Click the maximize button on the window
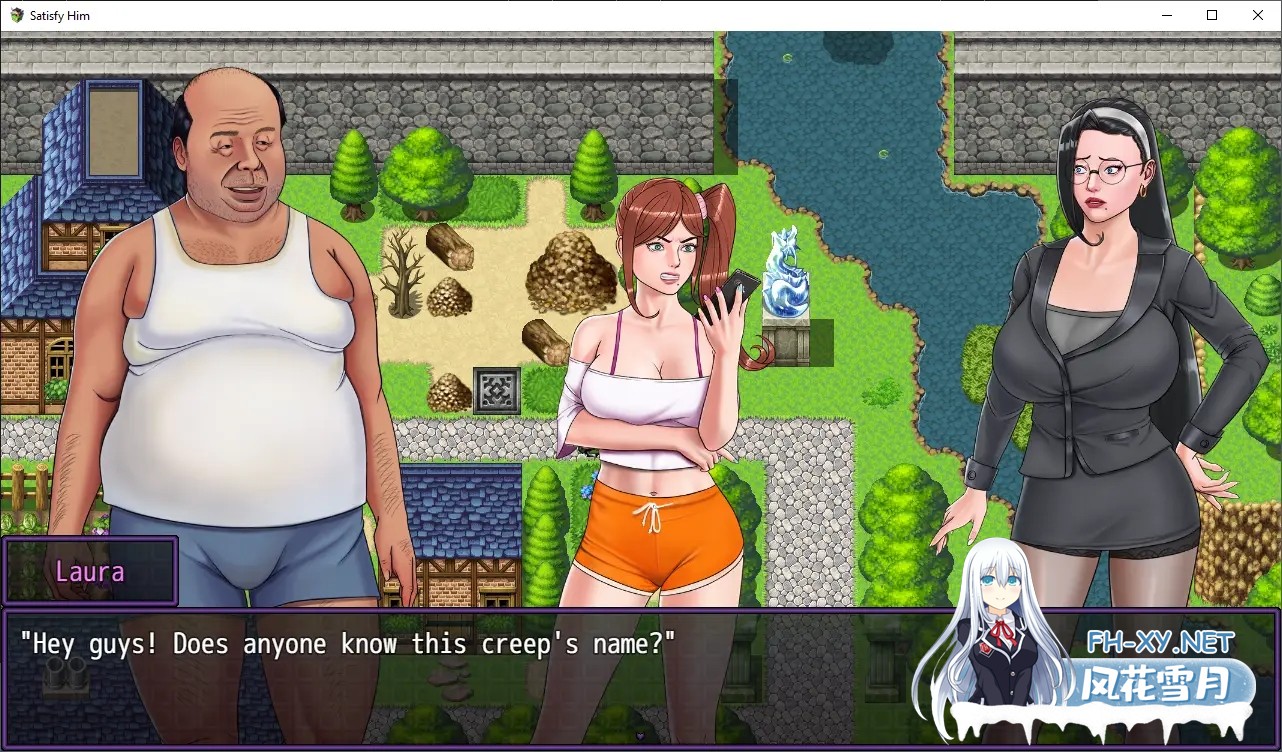The width and height of the screenshot is (1282, 752). [1211, 15]
